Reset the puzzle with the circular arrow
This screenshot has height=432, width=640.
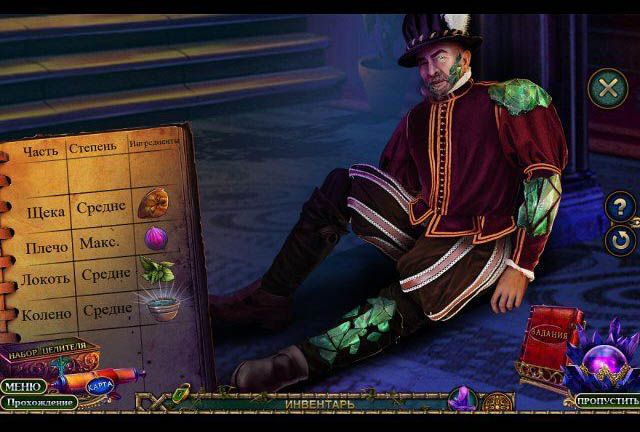click(x=621, y=240)
